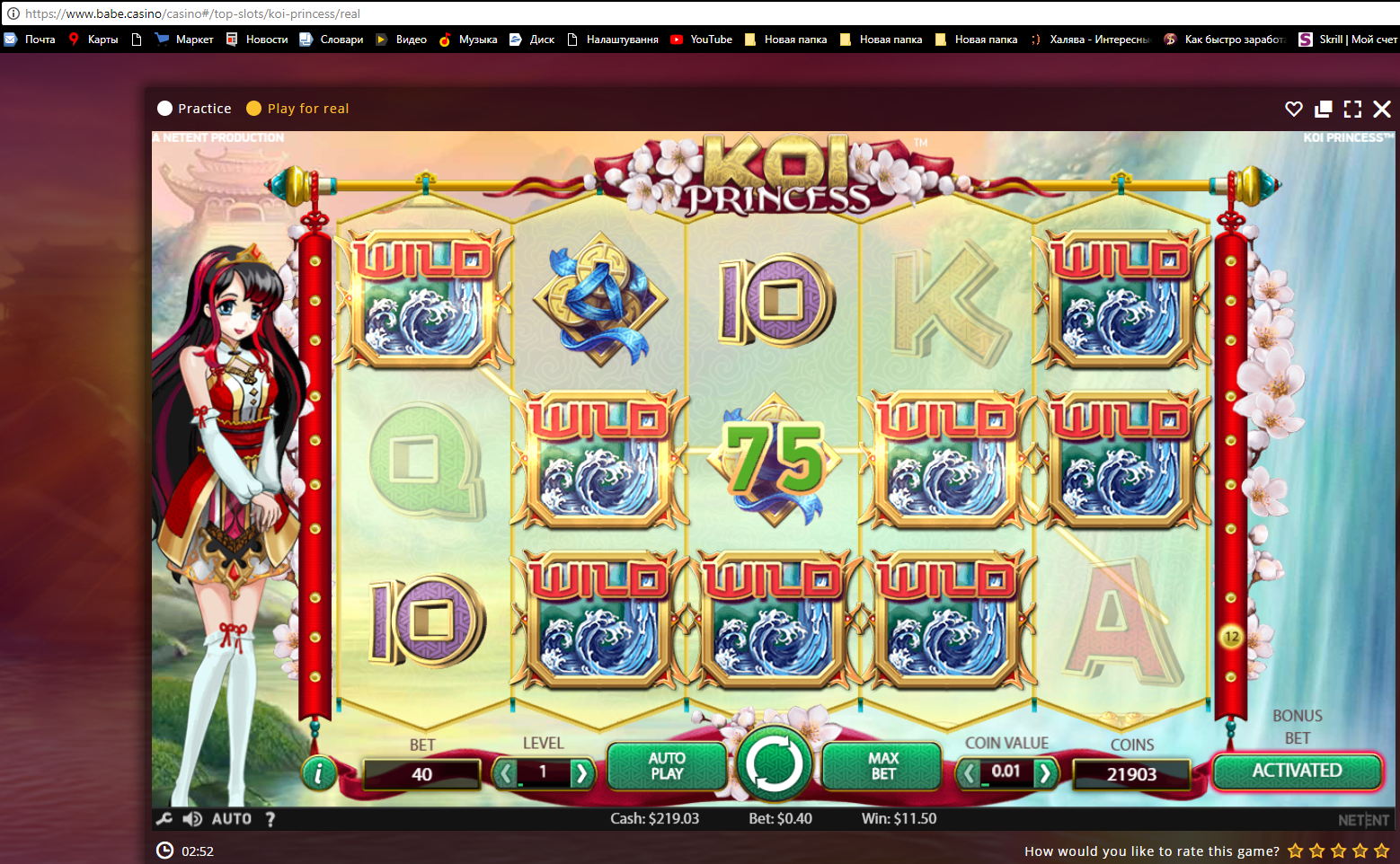Screen dimensions: 1400x864
Task: Open game settings with the wrench icon
Action: 165,818
